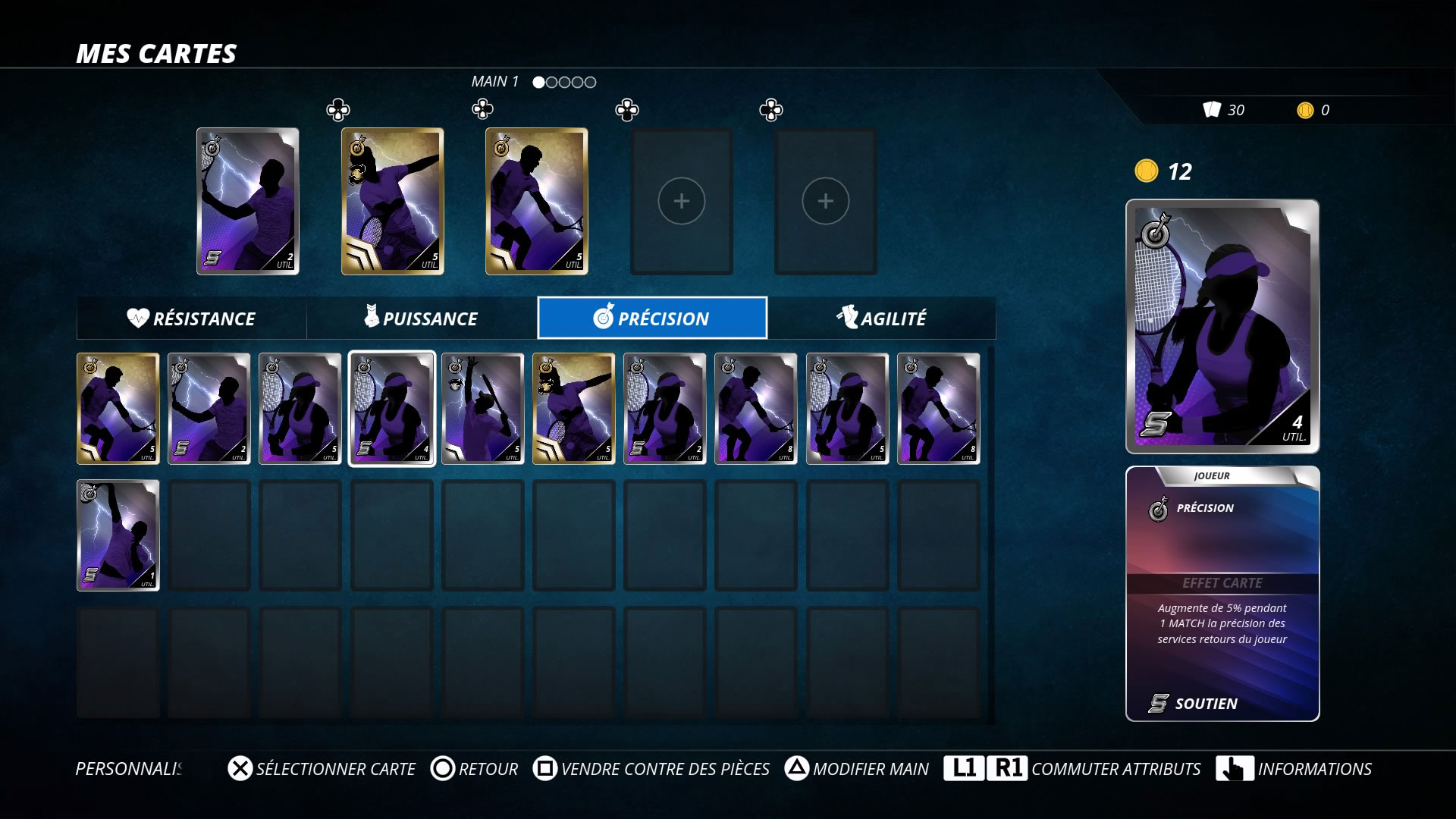Choose the silver 2-use card in Main 1 hand
1456x819 pixels.
248,201
